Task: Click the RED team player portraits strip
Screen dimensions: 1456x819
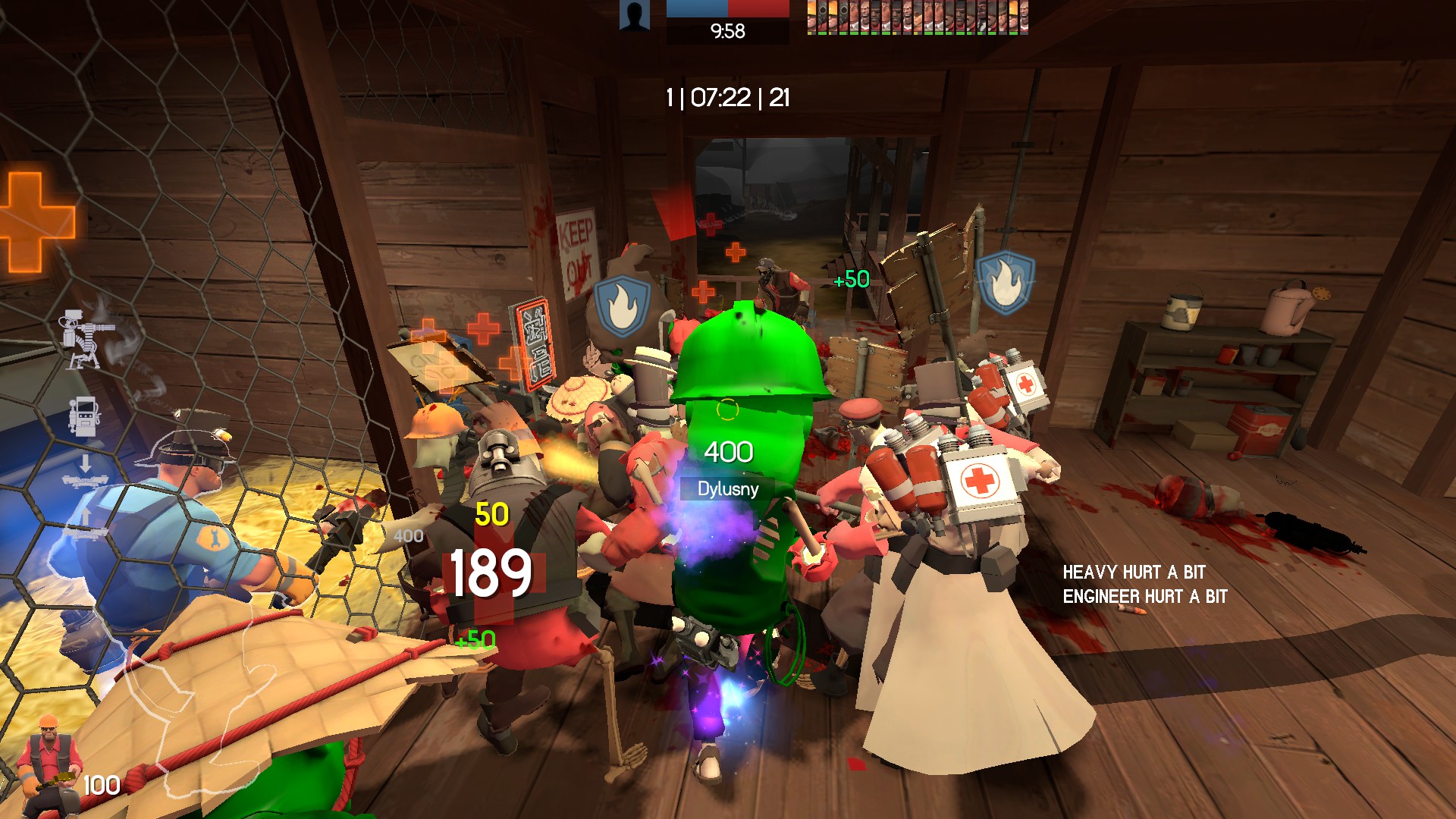Action: pyautogui.click(x=918, y=17)
